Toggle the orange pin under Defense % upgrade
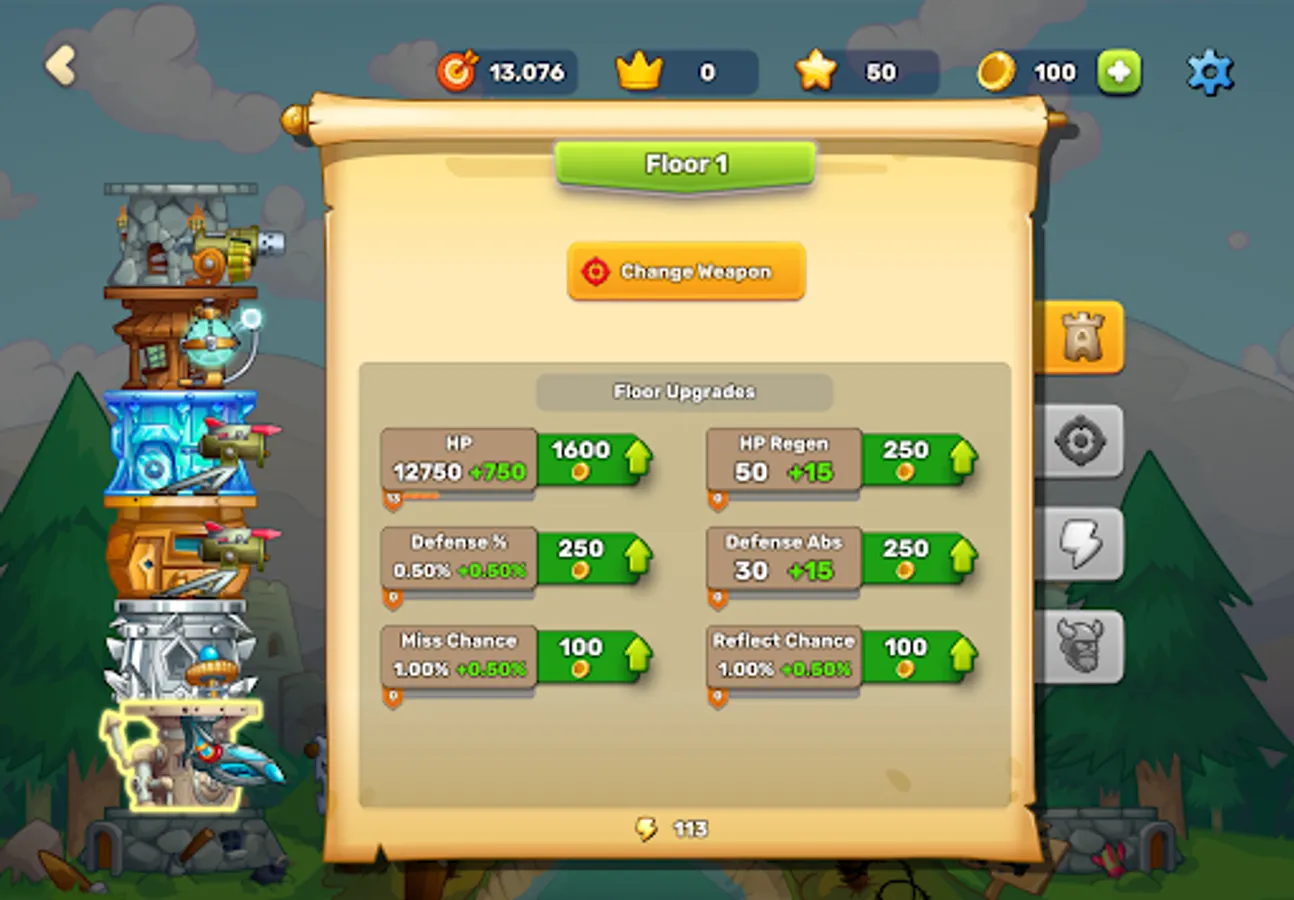The image size is (1294, 900). click(392, 596)
